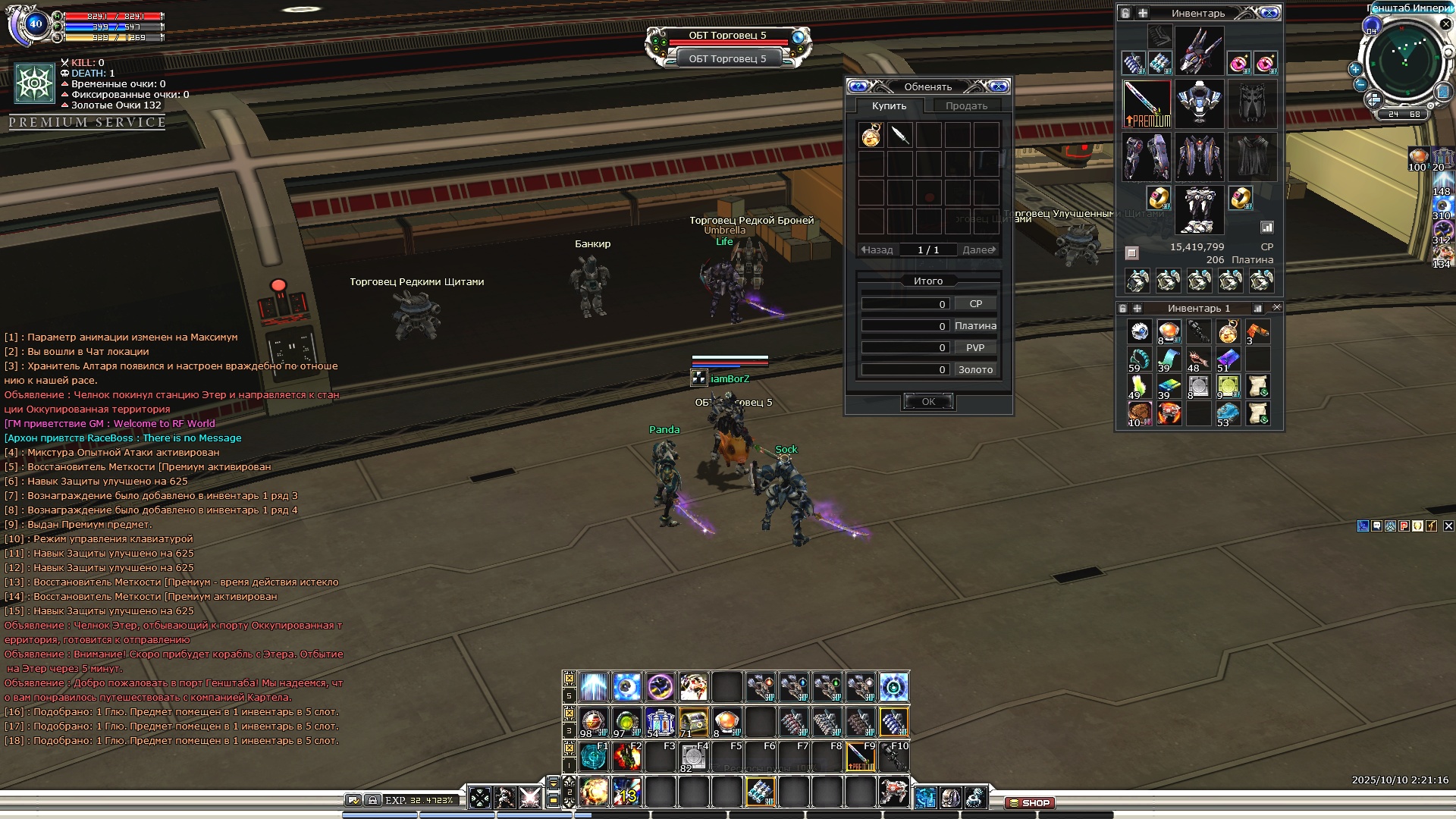
Task: Close the Инвентарь 1 bag window
Action: pyautogui.click(x=1276, y=308)
